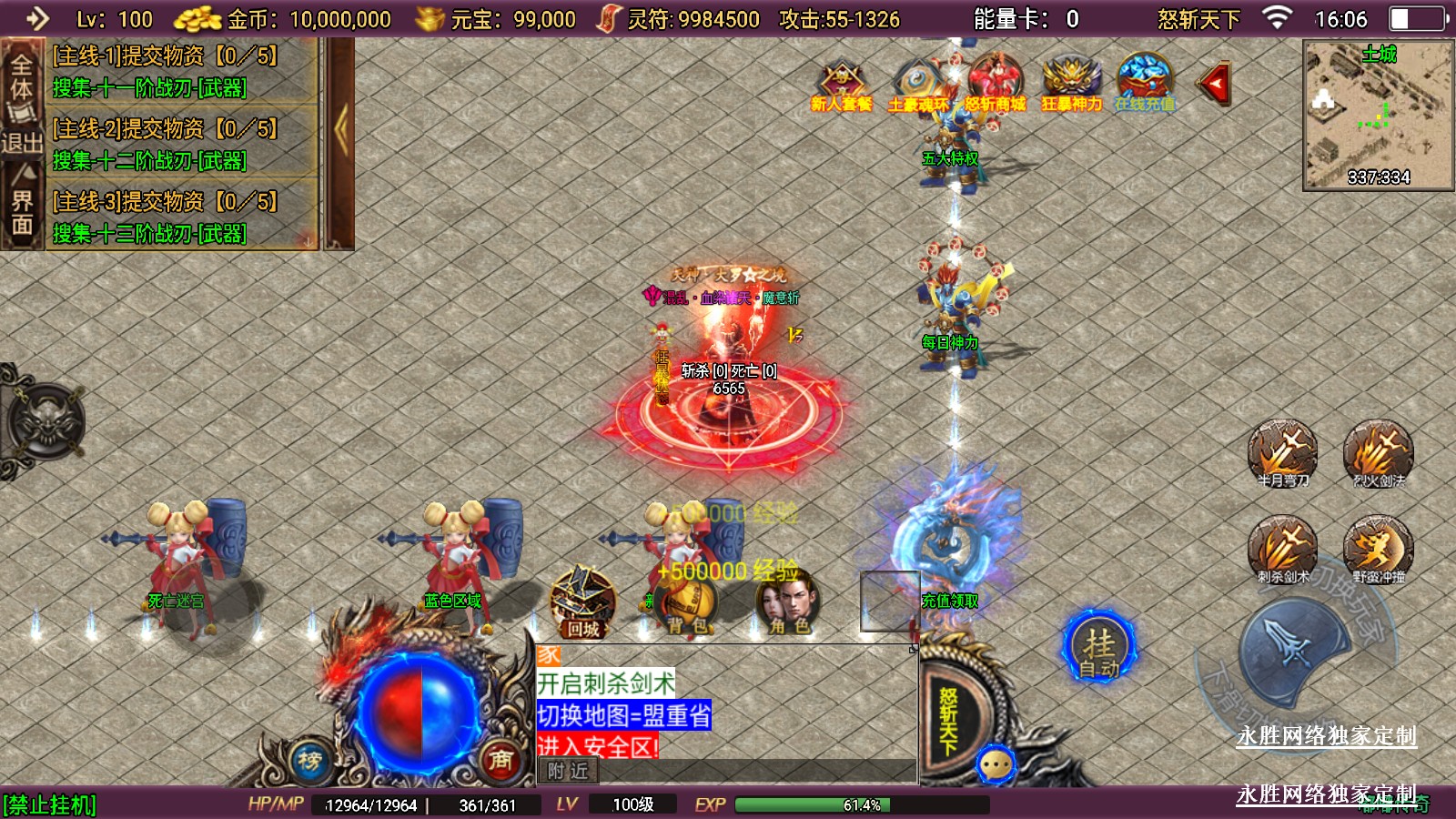Use the 烈火剑法 skill
Image resolution: width=1456 pixels, height=819 pixels.
point(1379,452)
